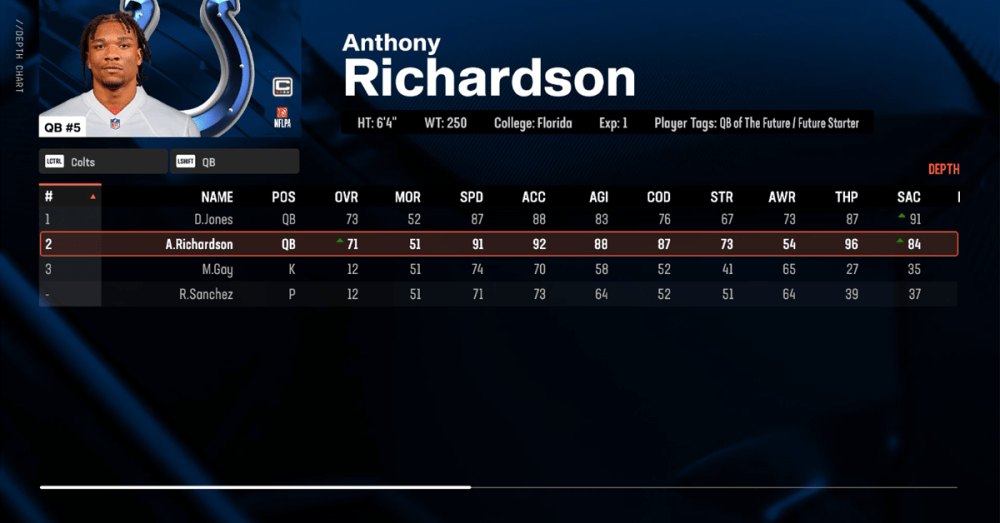Sort the table by OVR column
Viewport: 1000px width, 523px height.
point(346,197)
